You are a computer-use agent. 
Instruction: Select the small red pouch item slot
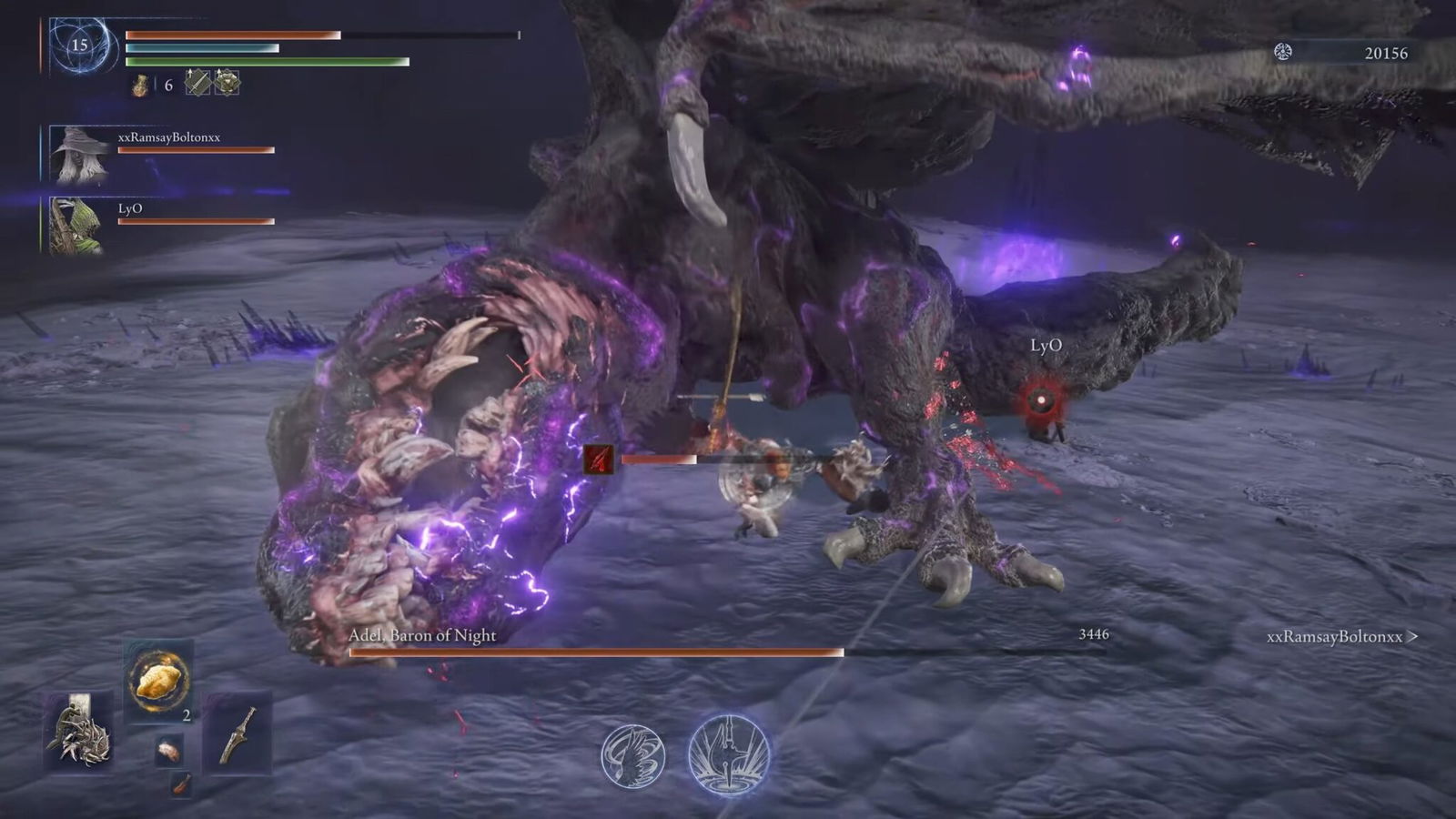181,784
